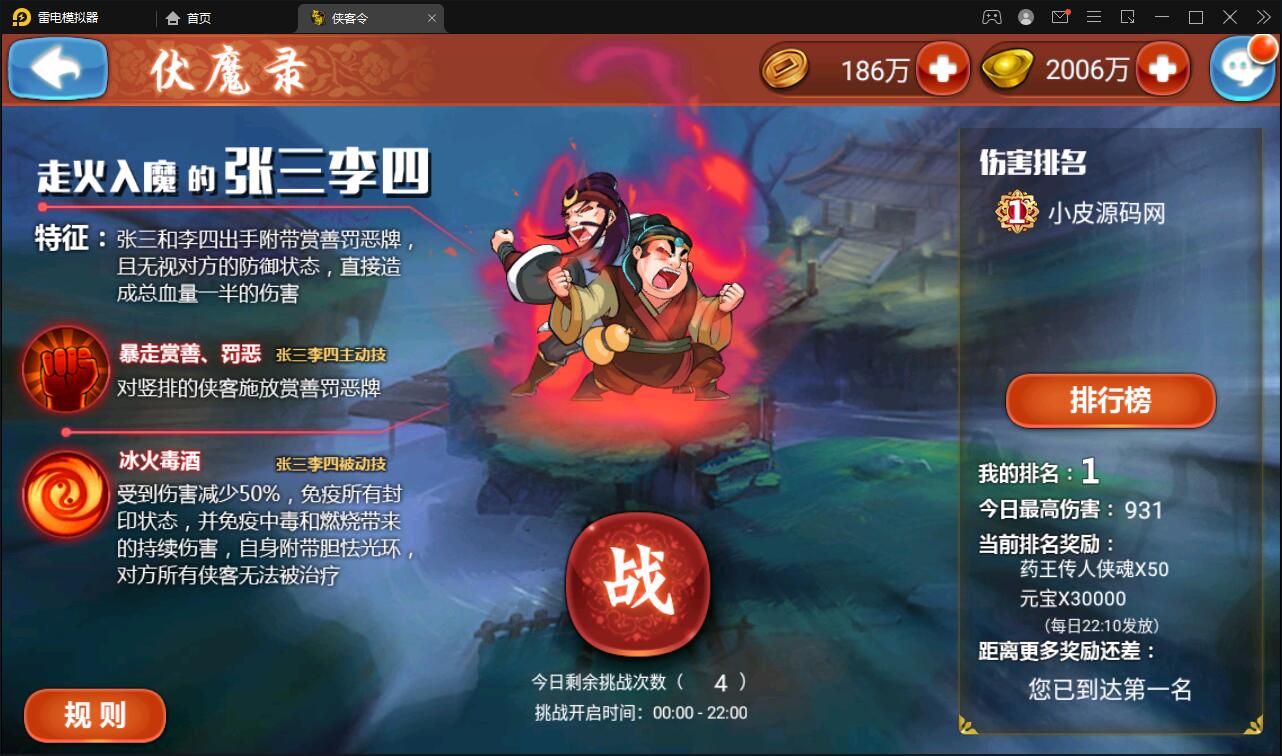Open the blue chat bubble with red badge

click(1242, 68)
